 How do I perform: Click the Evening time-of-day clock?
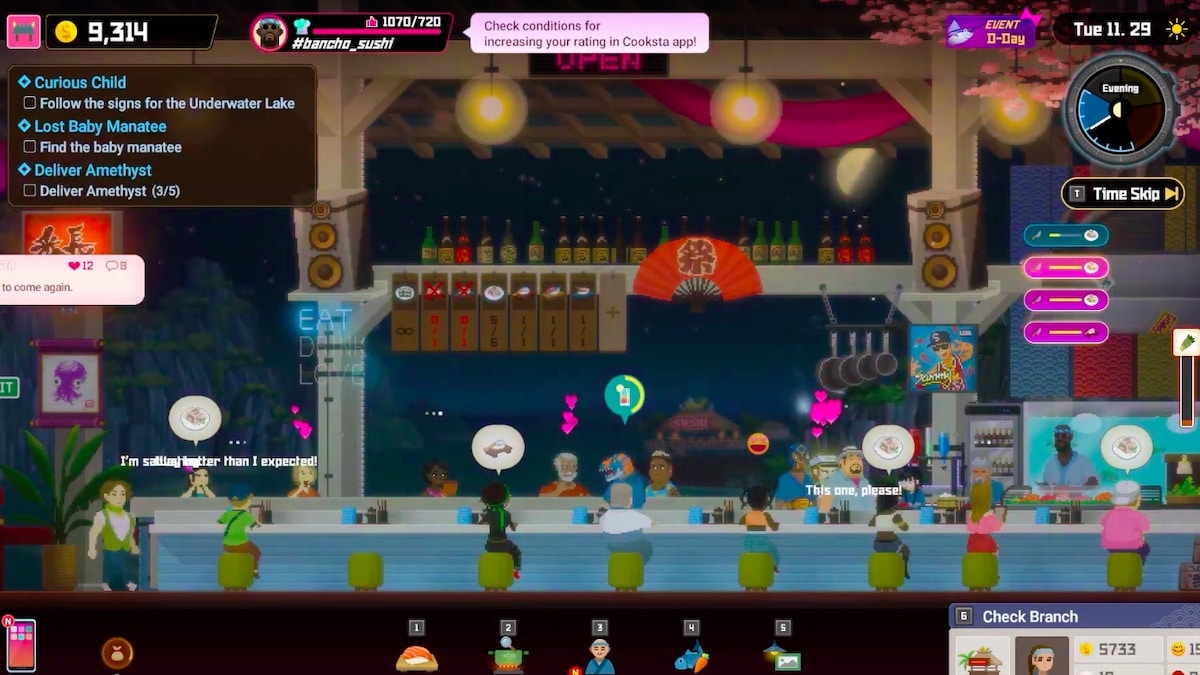click(x=1120, y=110)
